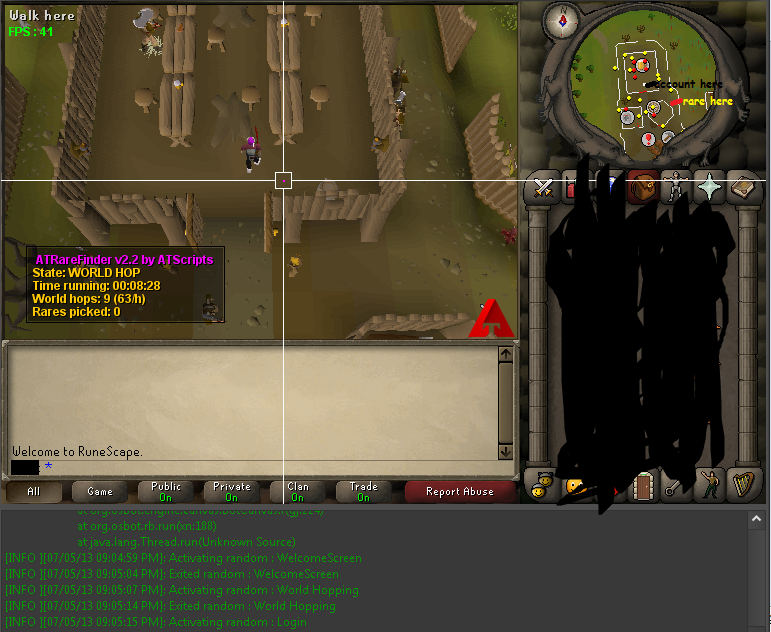771x632 pixels.
Task: Toggle the Trade chat filter
Action: tap(363, 491)
